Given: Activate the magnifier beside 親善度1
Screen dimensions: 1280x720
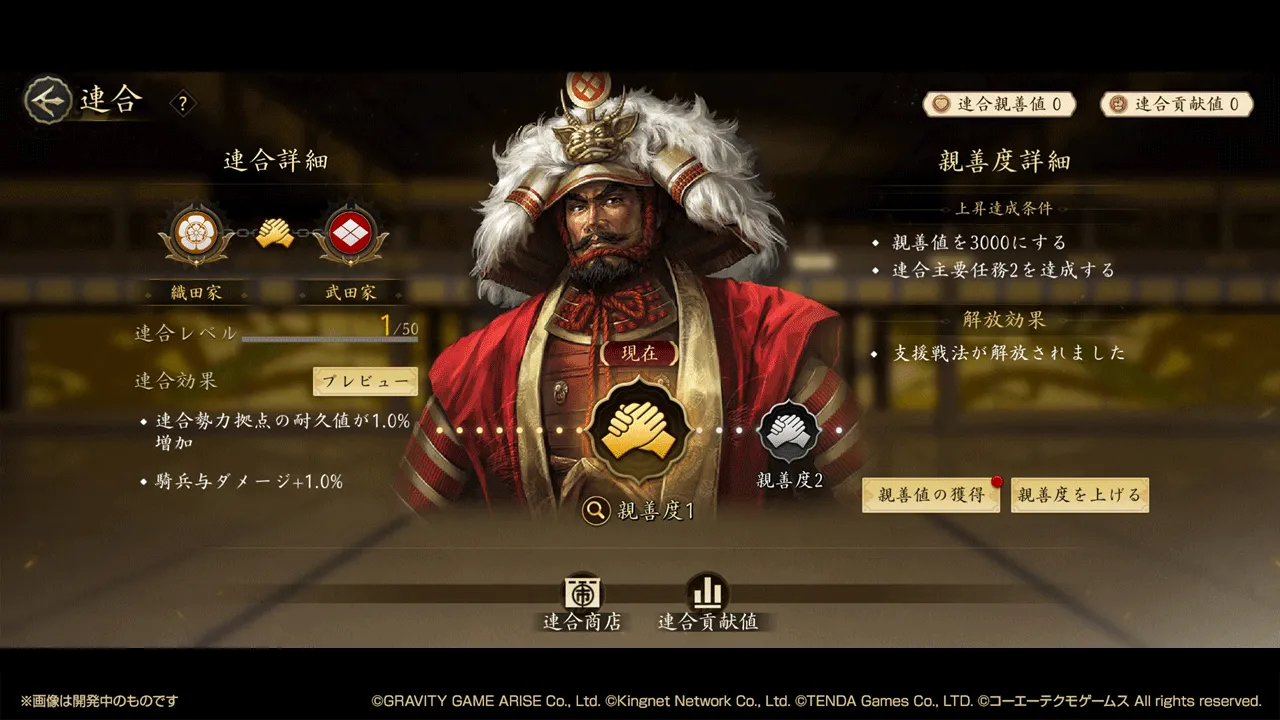Looking at the screenshot, I should pos(597,510).
